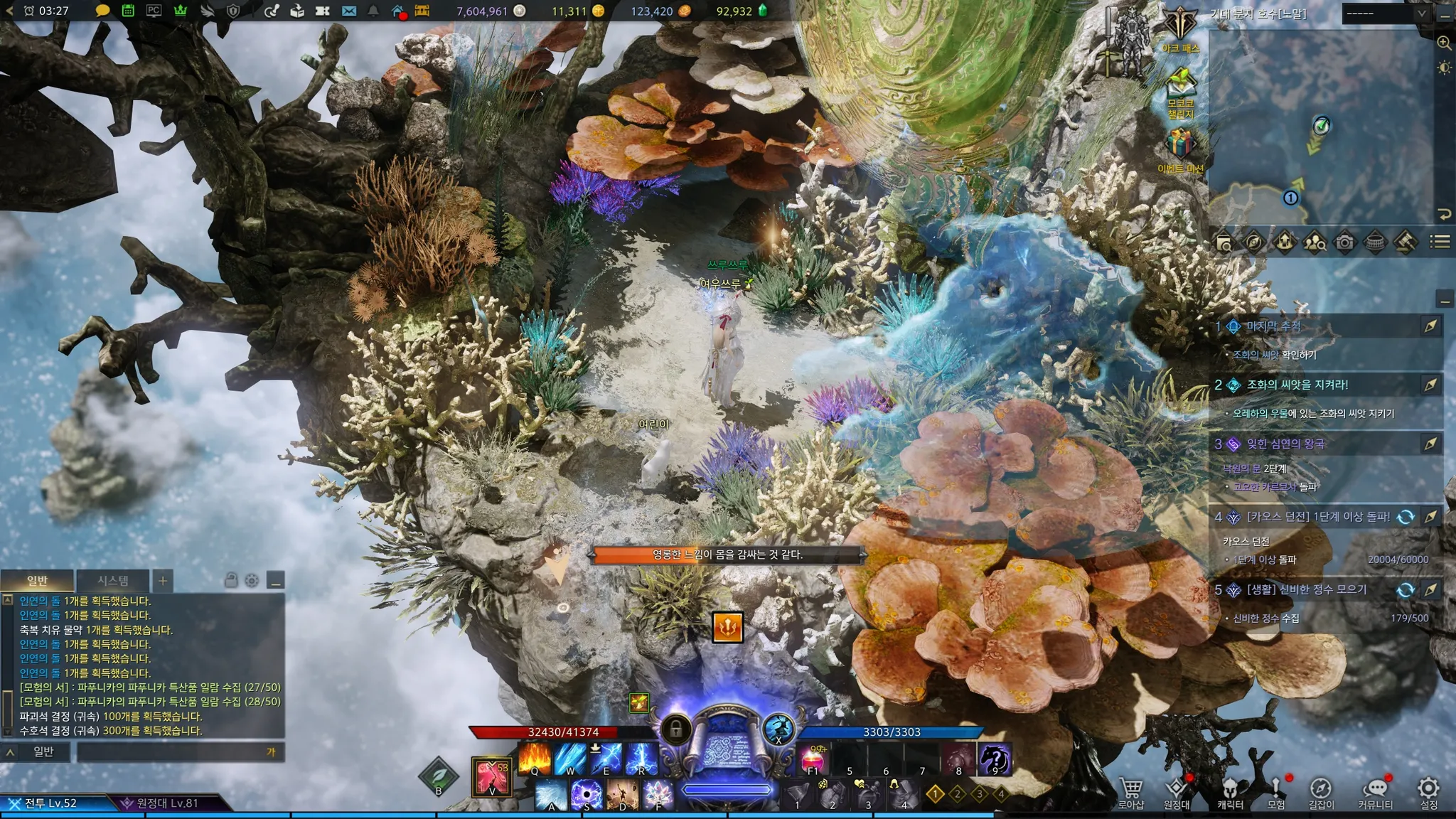
Task: Open the 설정 settings menu
Action: pyautogui.click(x=1428, y=792)
